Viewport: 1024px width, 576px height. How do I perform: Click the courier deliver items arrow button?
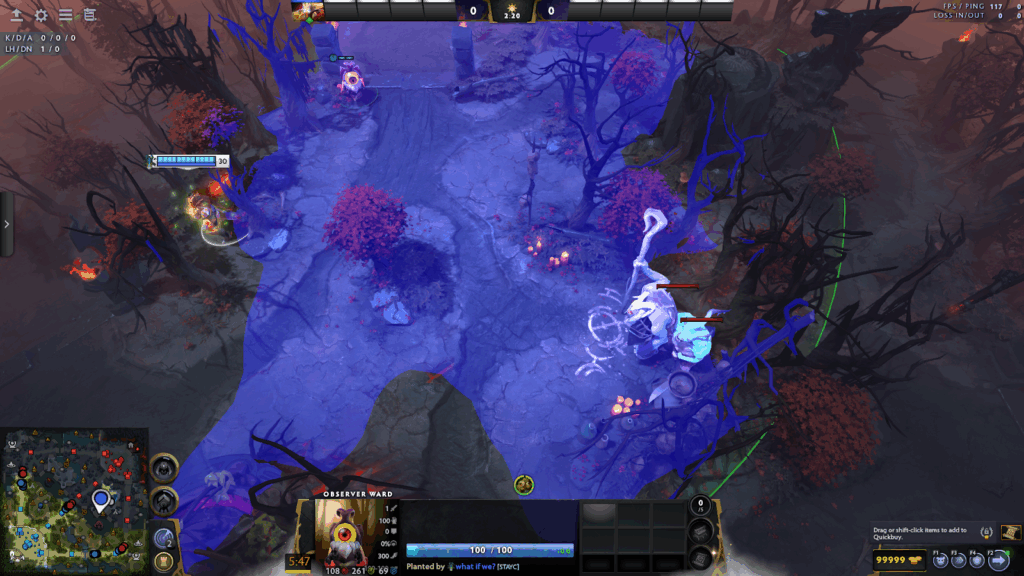pos(999,560)
